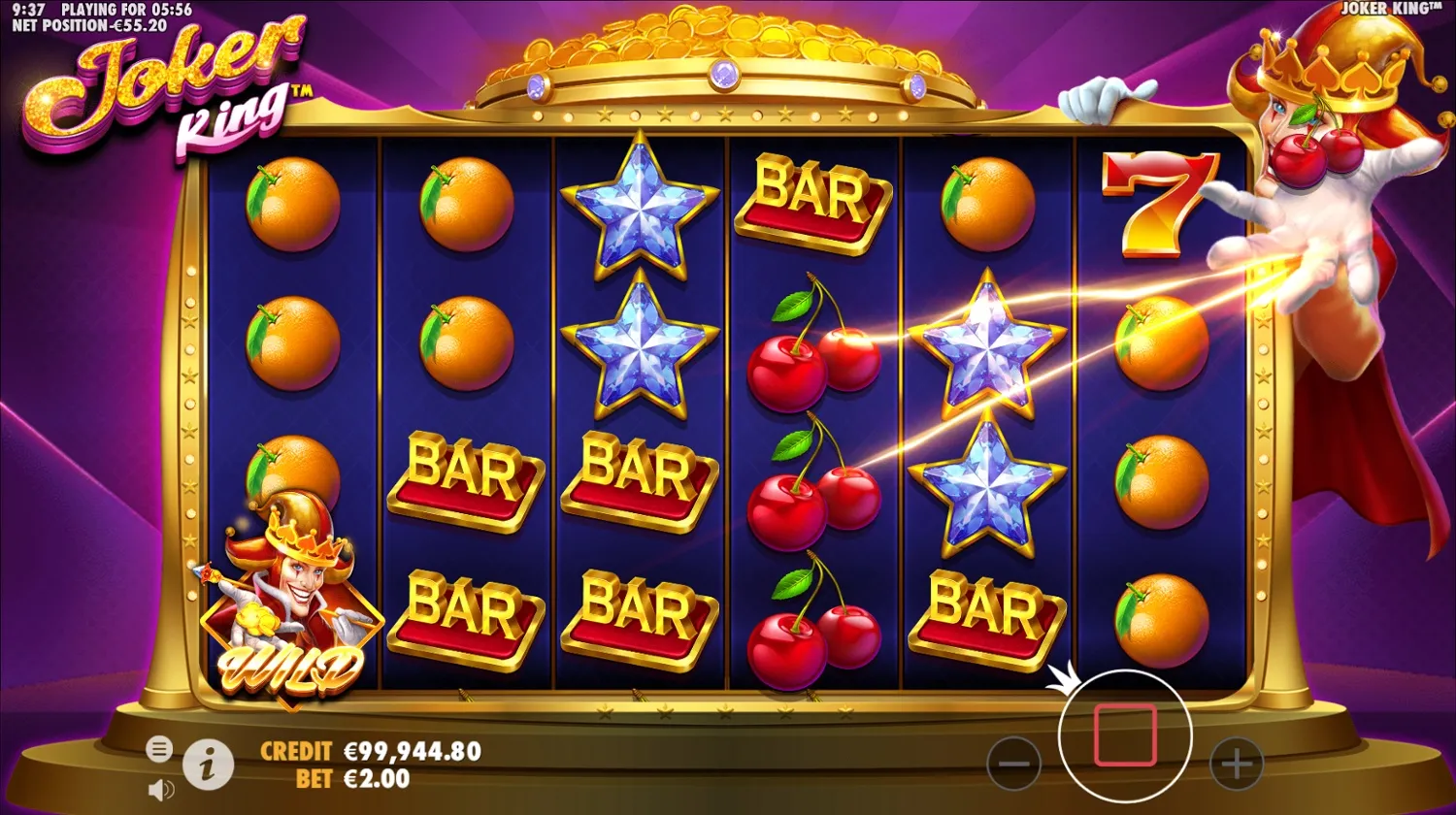
Task: Open the info paytable panel
Action: 209,762
